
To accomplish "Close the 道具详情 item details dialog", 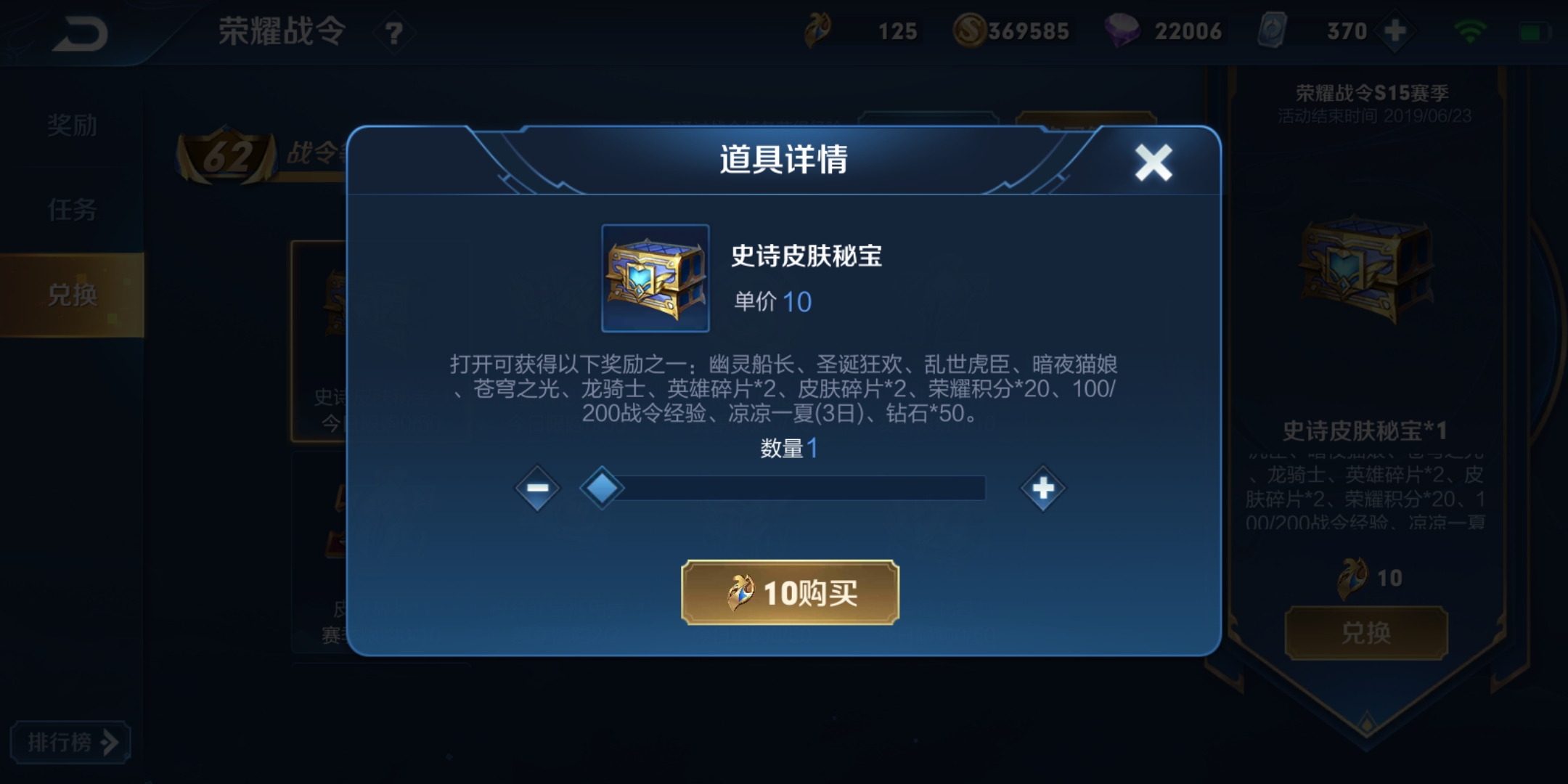I will [1154, 163].
